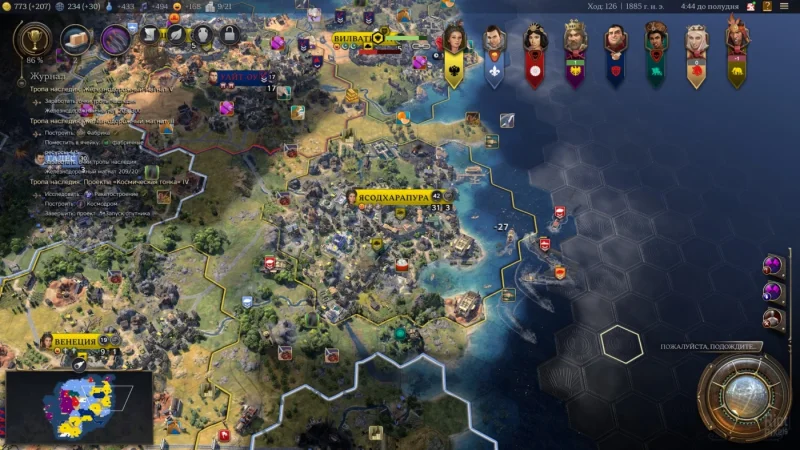This screenshot has width=800, height=450.
Task: Open the question mark help icon
Action: 766,7
